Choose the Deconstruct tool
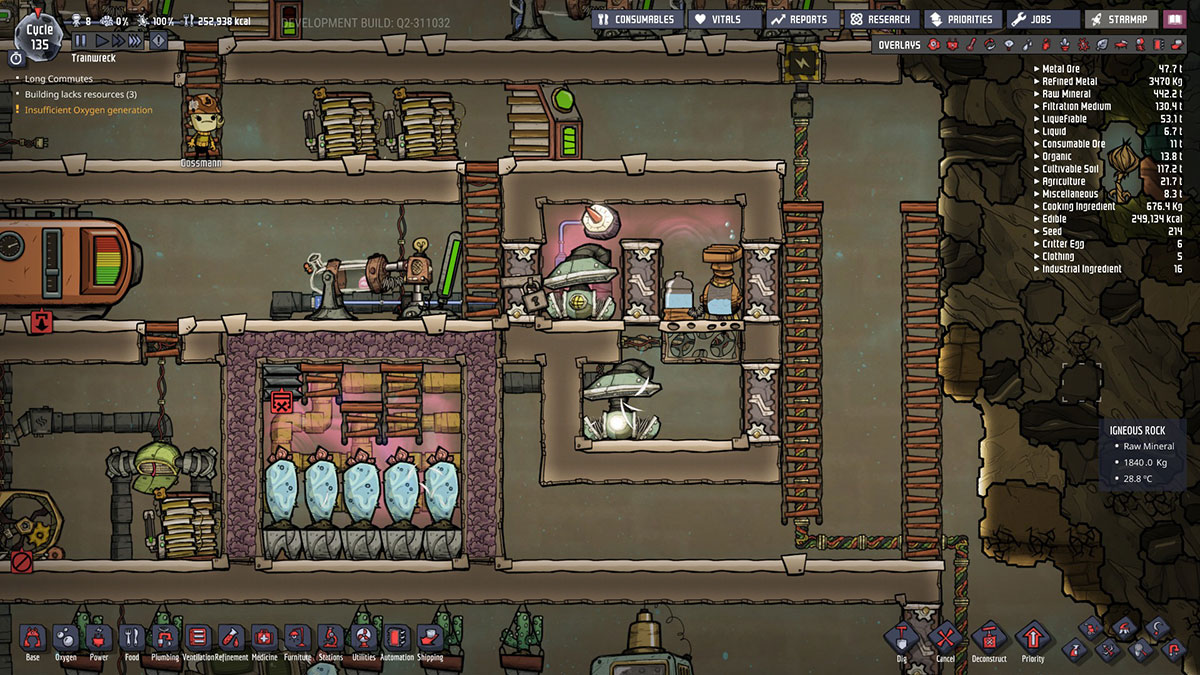 tap(989, 638)
